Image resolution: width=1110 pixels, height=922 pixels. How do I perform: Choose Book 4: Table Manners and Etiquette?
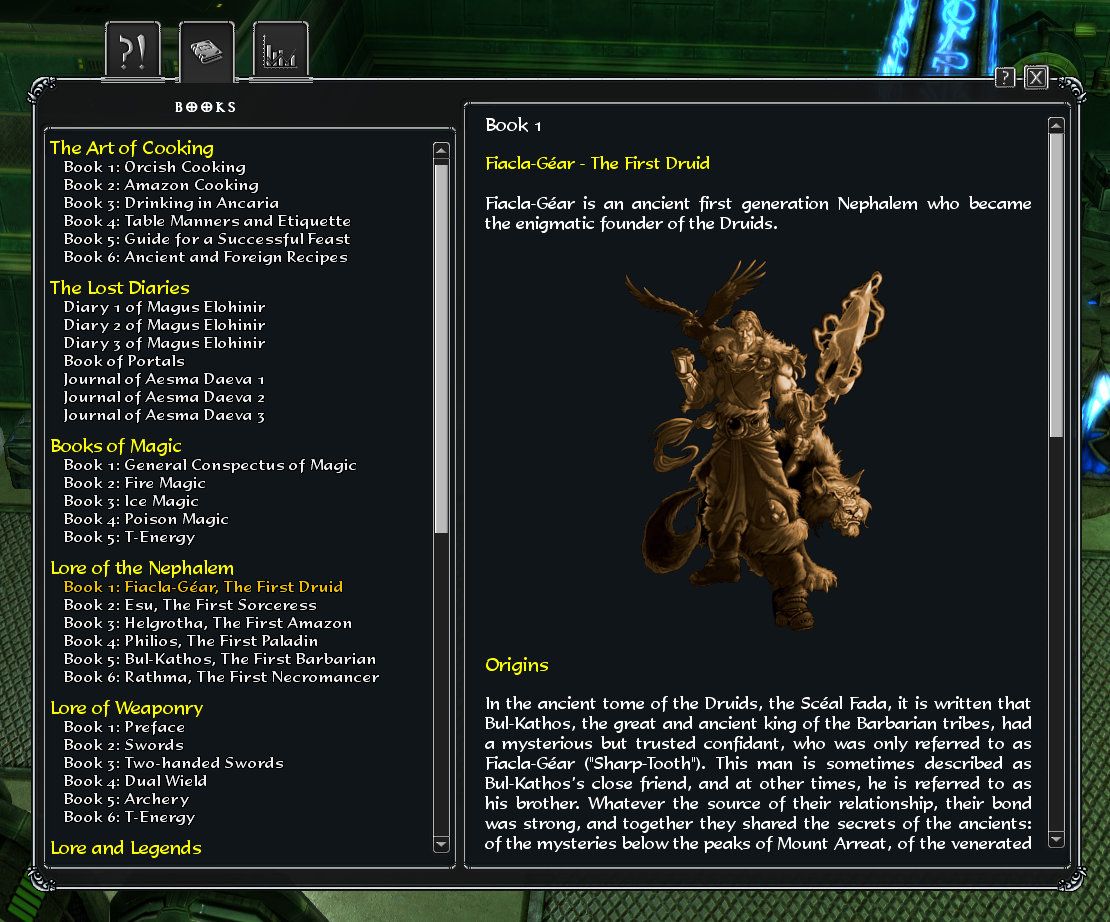[x=207, y=221]
